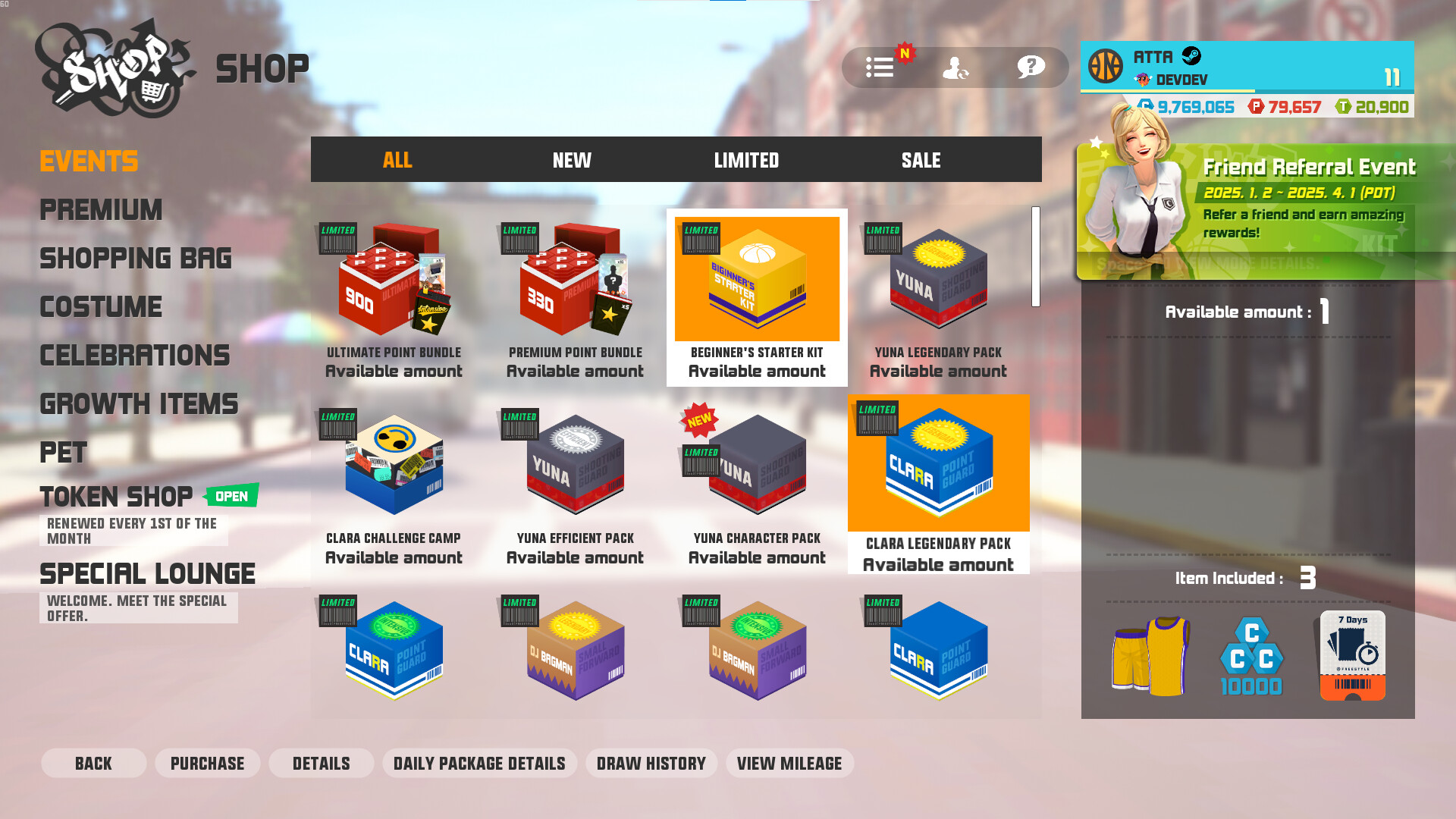Open the Token Shop marked OPEN
Image resolution: width=1456 pixels, height=819 pixels.
(116, 497)
